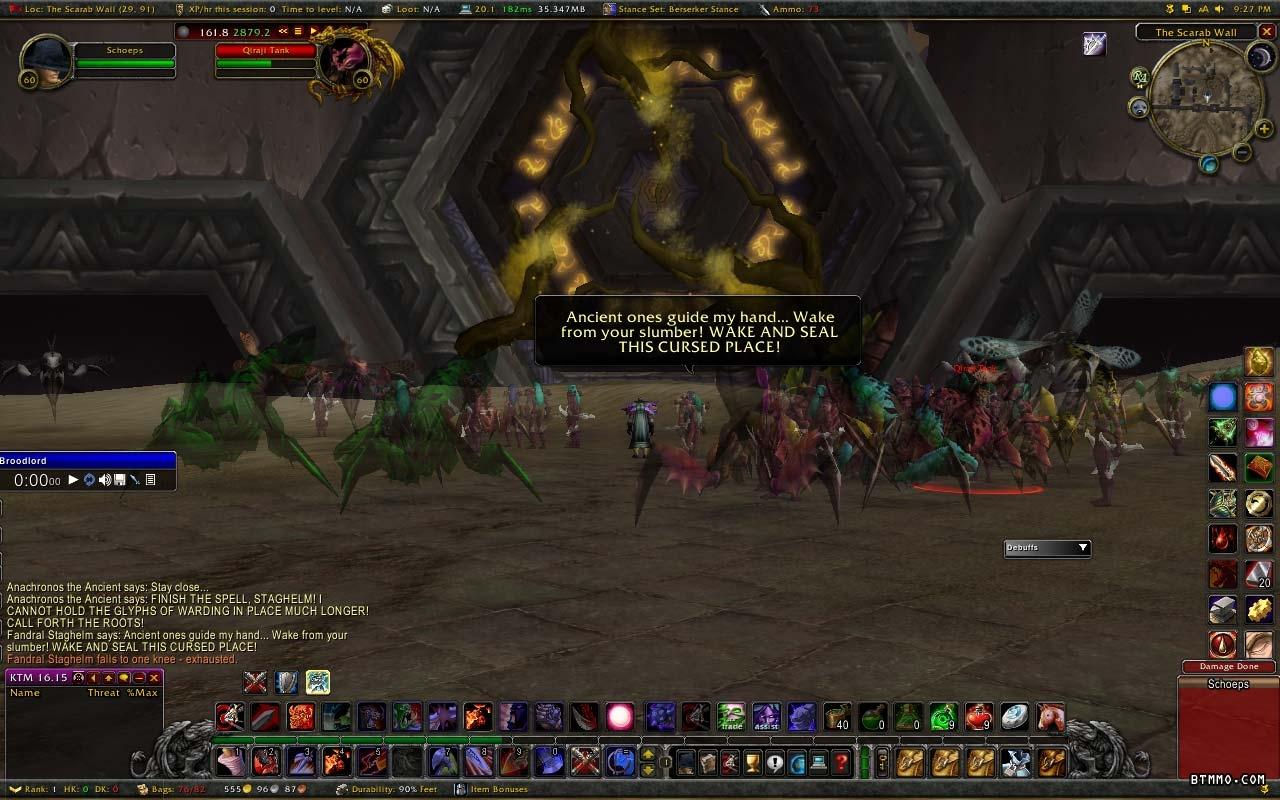Close the KTM threat meter window
Screen dimensions: 1280x800
coord(154,678)
